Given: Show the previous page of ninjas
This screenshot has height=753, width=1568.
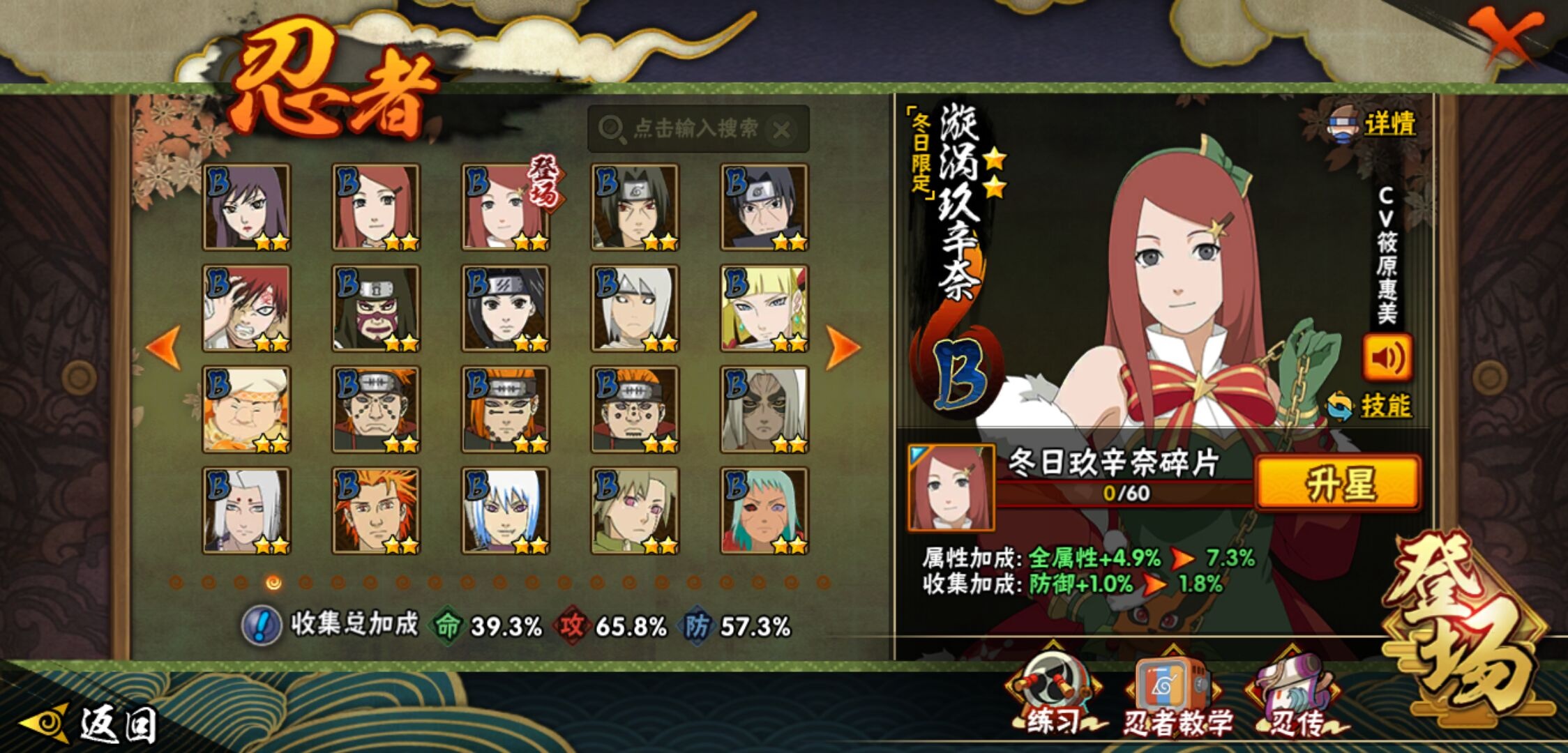Looking at the screenshot, I should [165, 347].
